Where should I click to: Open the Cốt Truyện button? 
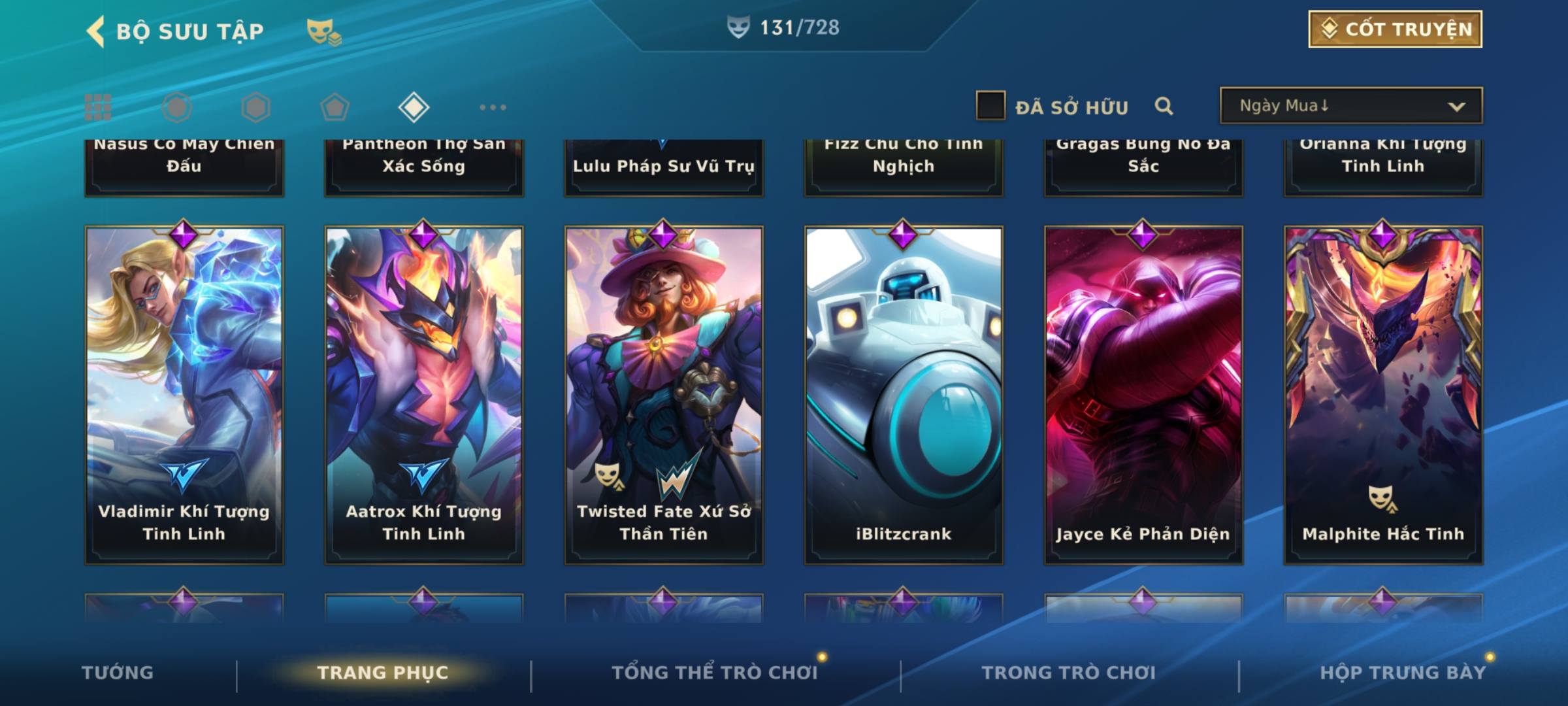click(x=1395, y=29)
